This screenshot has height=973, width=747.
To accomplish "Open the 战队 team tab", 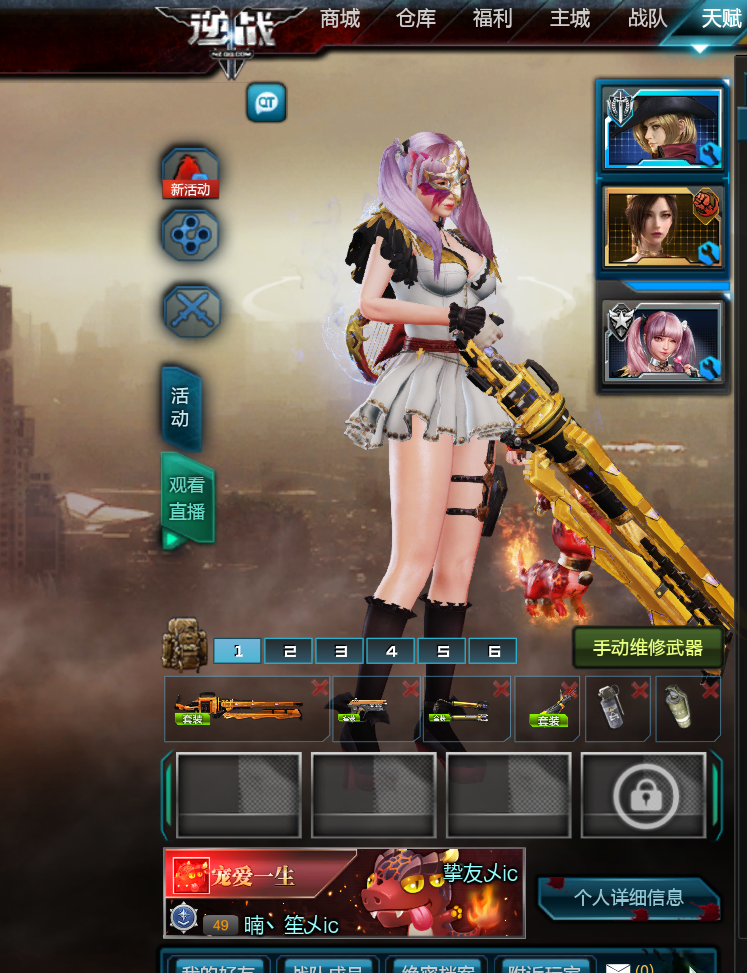I will coord(647,18).
